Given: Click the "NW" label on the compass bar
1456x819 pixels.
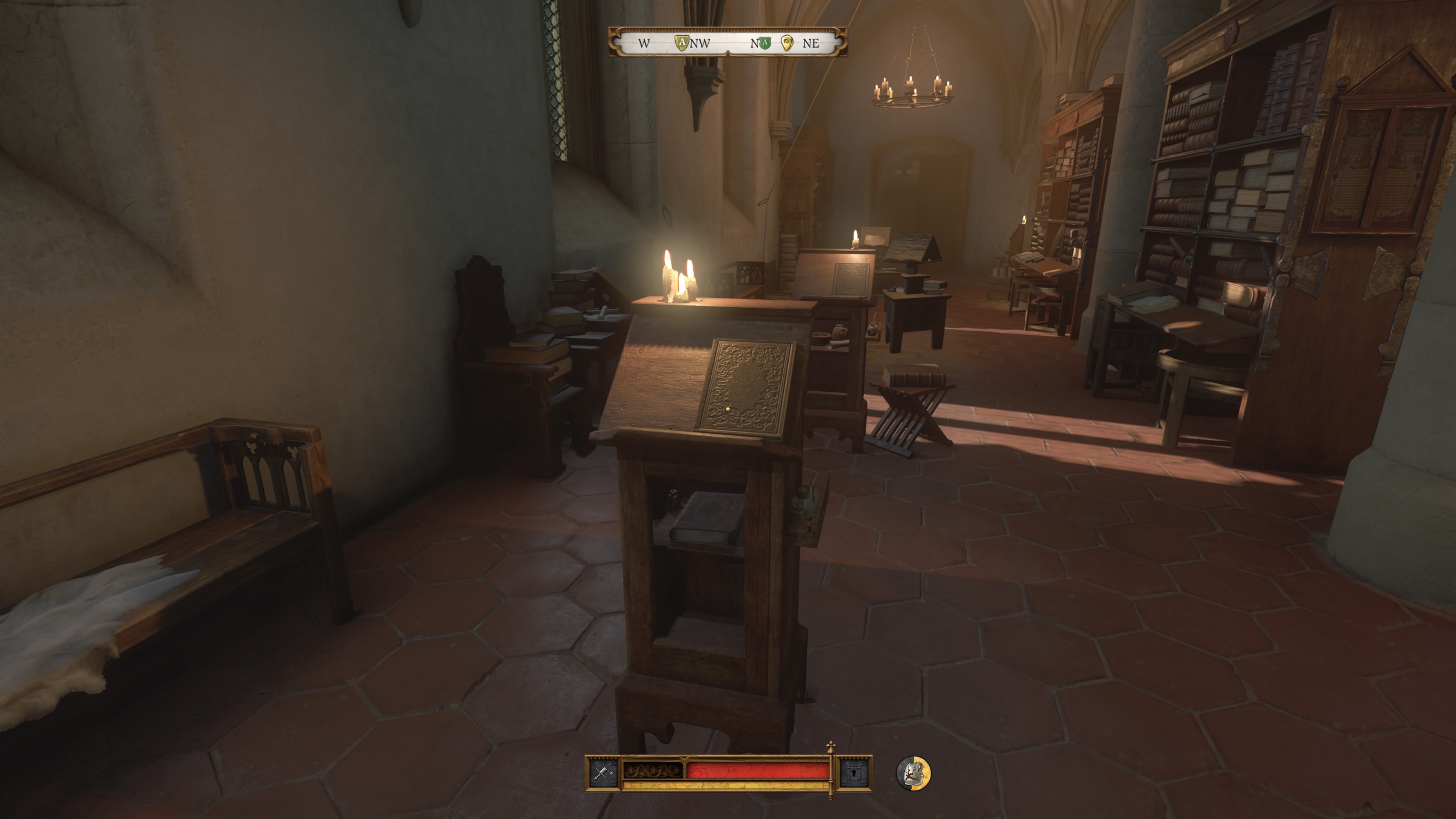Looking at the screenshot, I should tap(701, 43).
